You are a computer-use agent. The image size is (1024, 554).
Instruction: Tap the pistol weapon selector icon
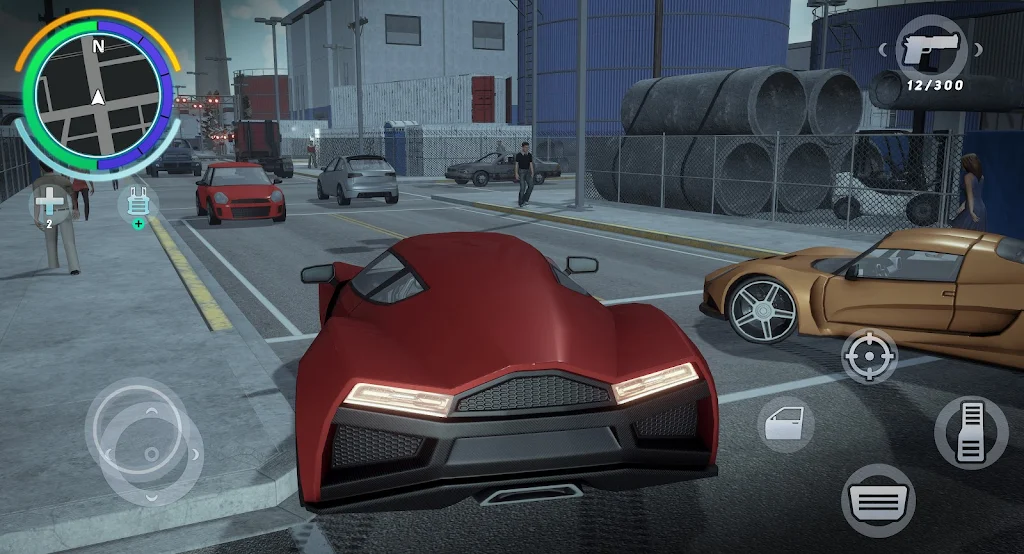[931, 49]
